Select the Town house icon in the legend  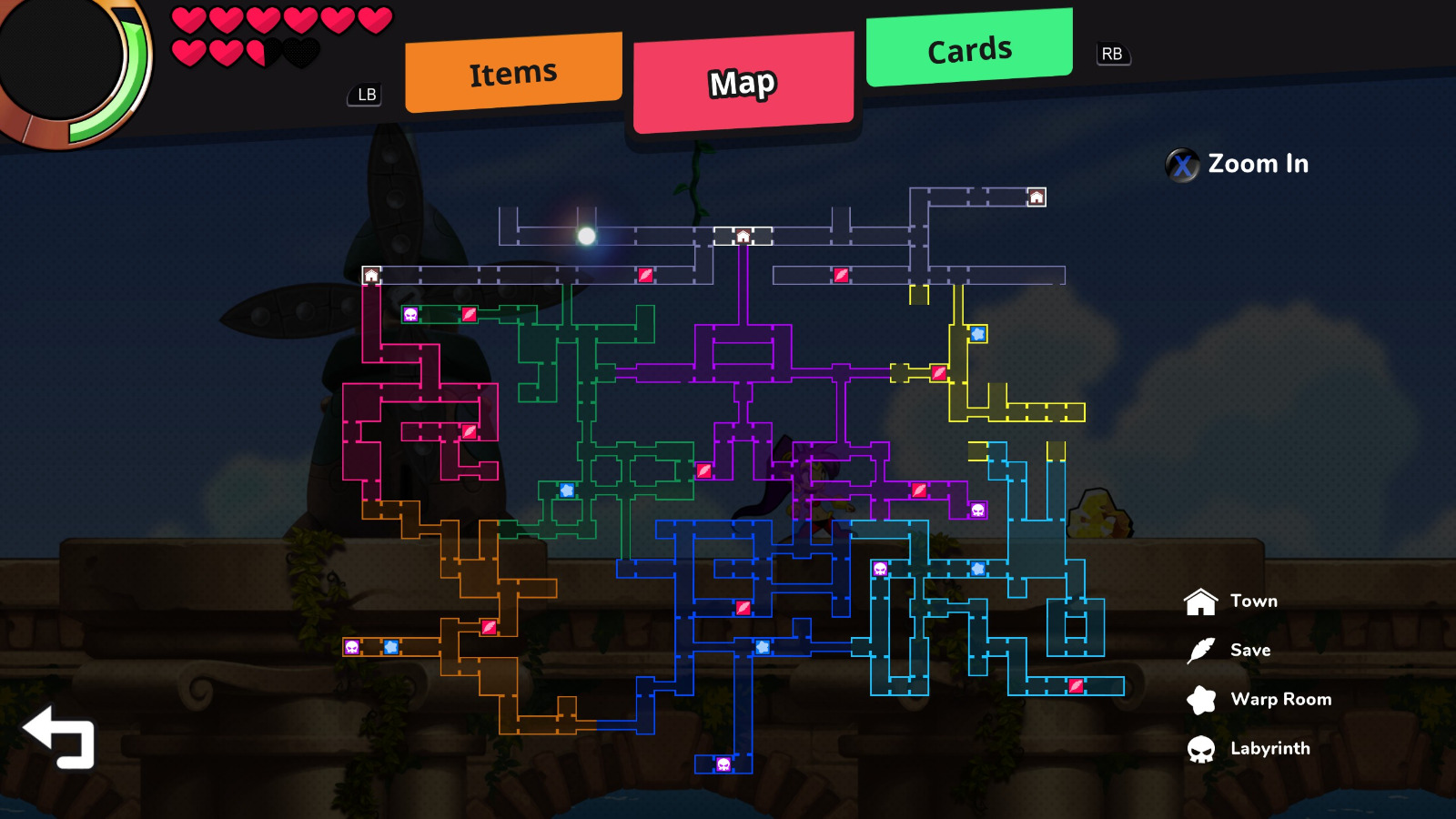pyautogui.click(x=1201, y=601)
